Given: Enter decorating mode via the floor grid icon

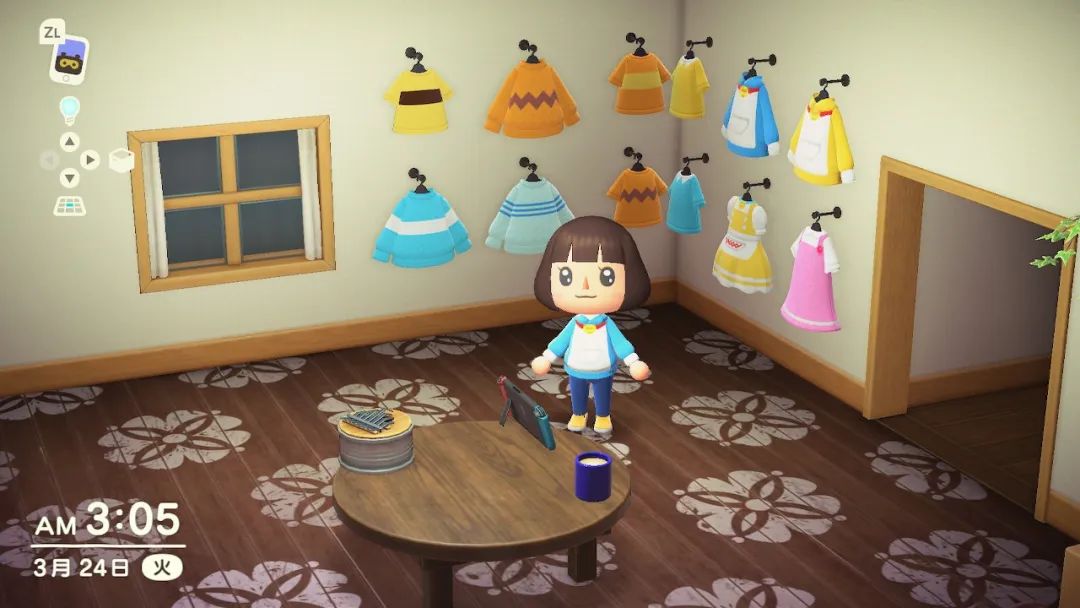Looking at the screenshot, I should pyautogui.click(x=69, y=205).
